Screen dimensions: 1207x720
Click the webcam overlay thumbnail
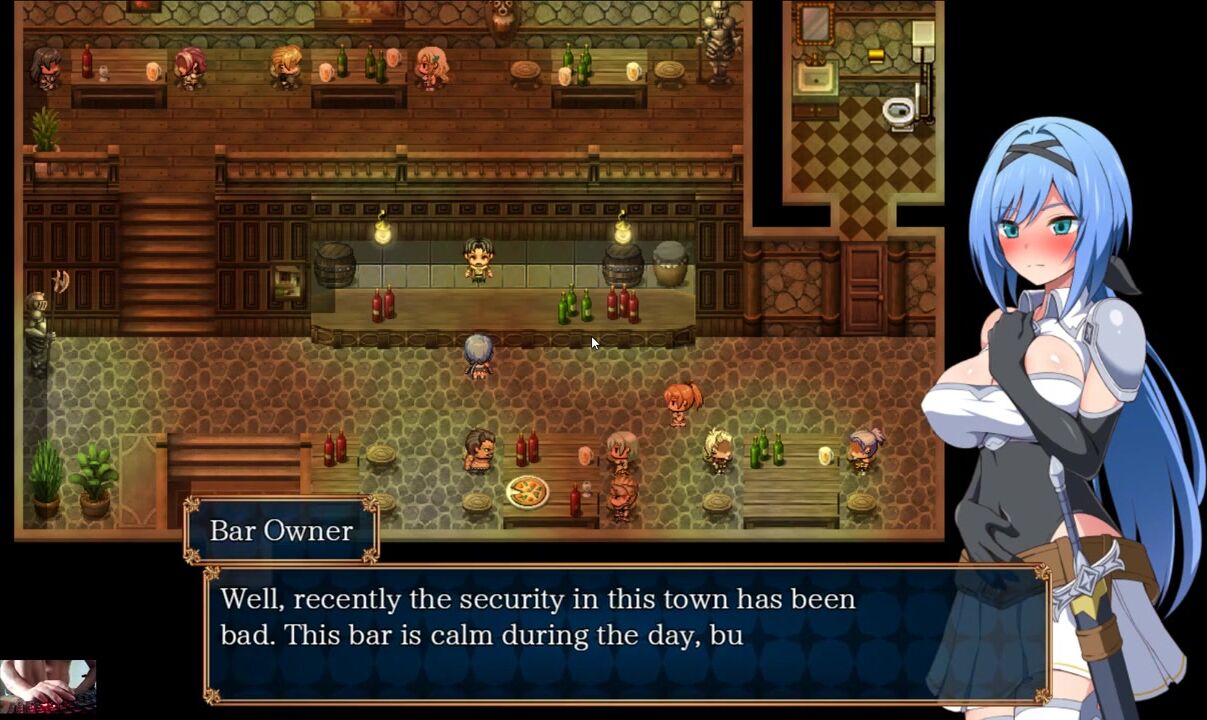coord(48,687)
